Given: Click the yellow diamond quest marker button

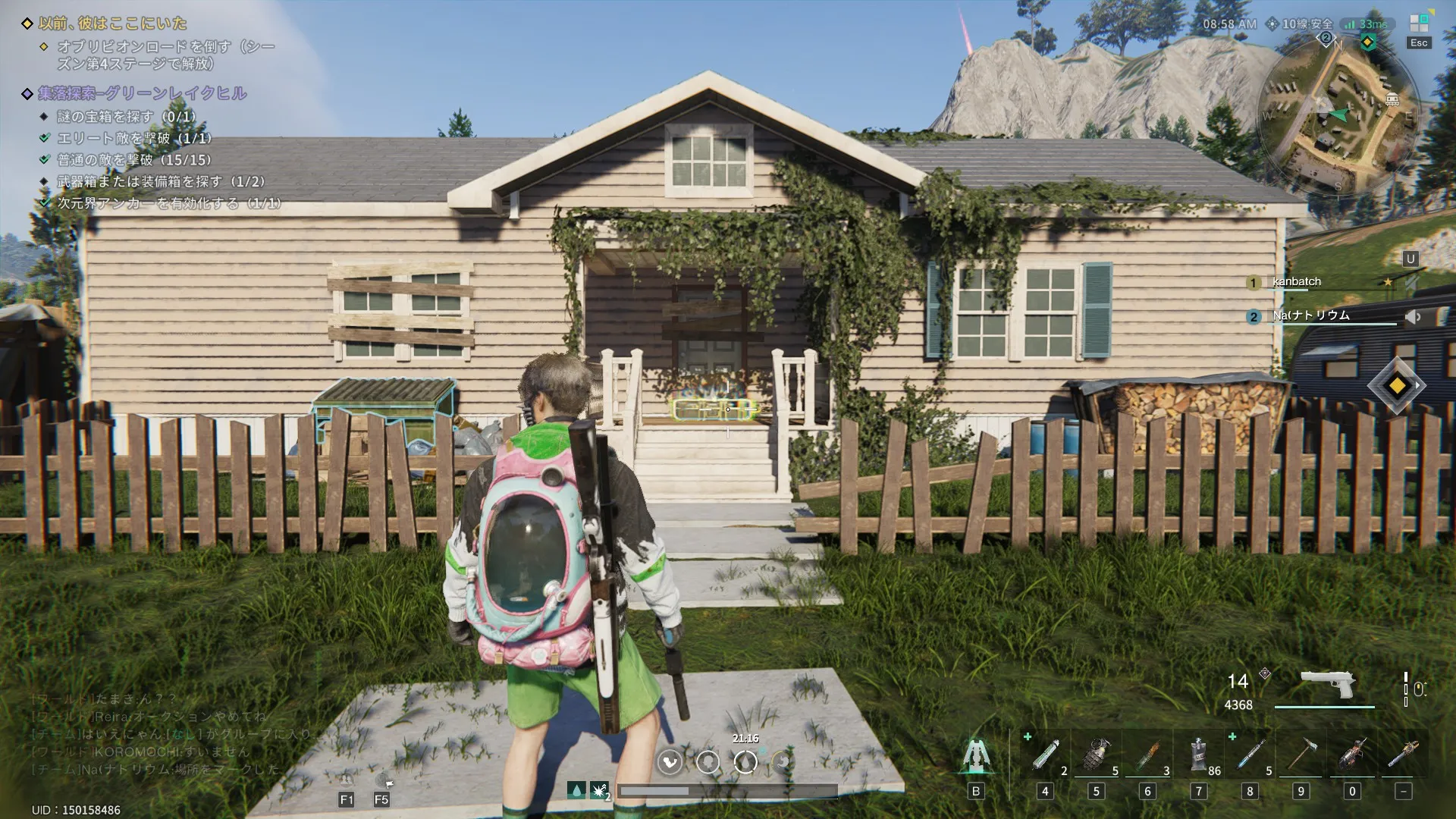Looking at the screenshot, I should 1397,386.
